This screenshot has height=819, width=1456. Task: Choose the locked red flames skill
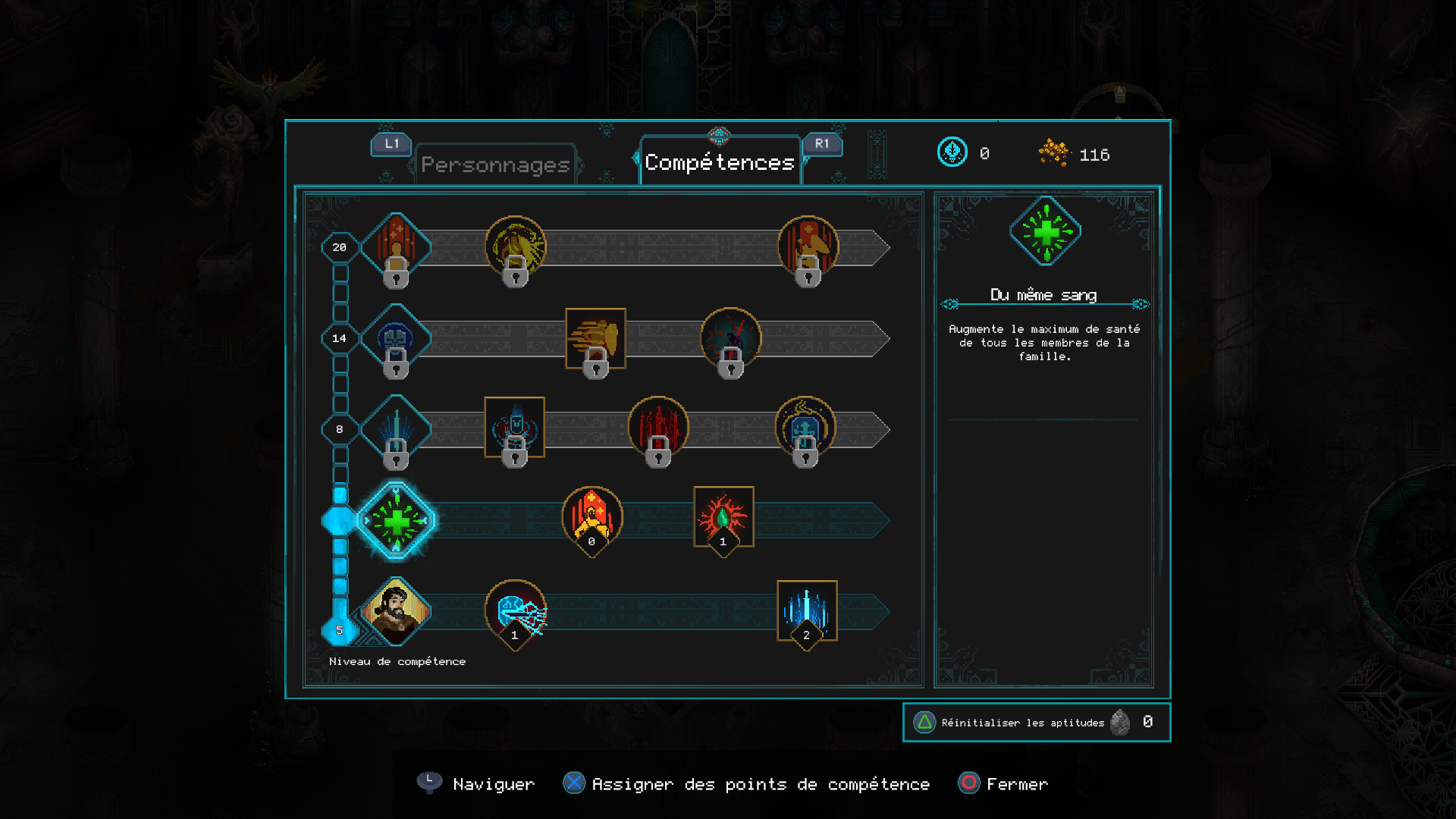pos(658,427)
